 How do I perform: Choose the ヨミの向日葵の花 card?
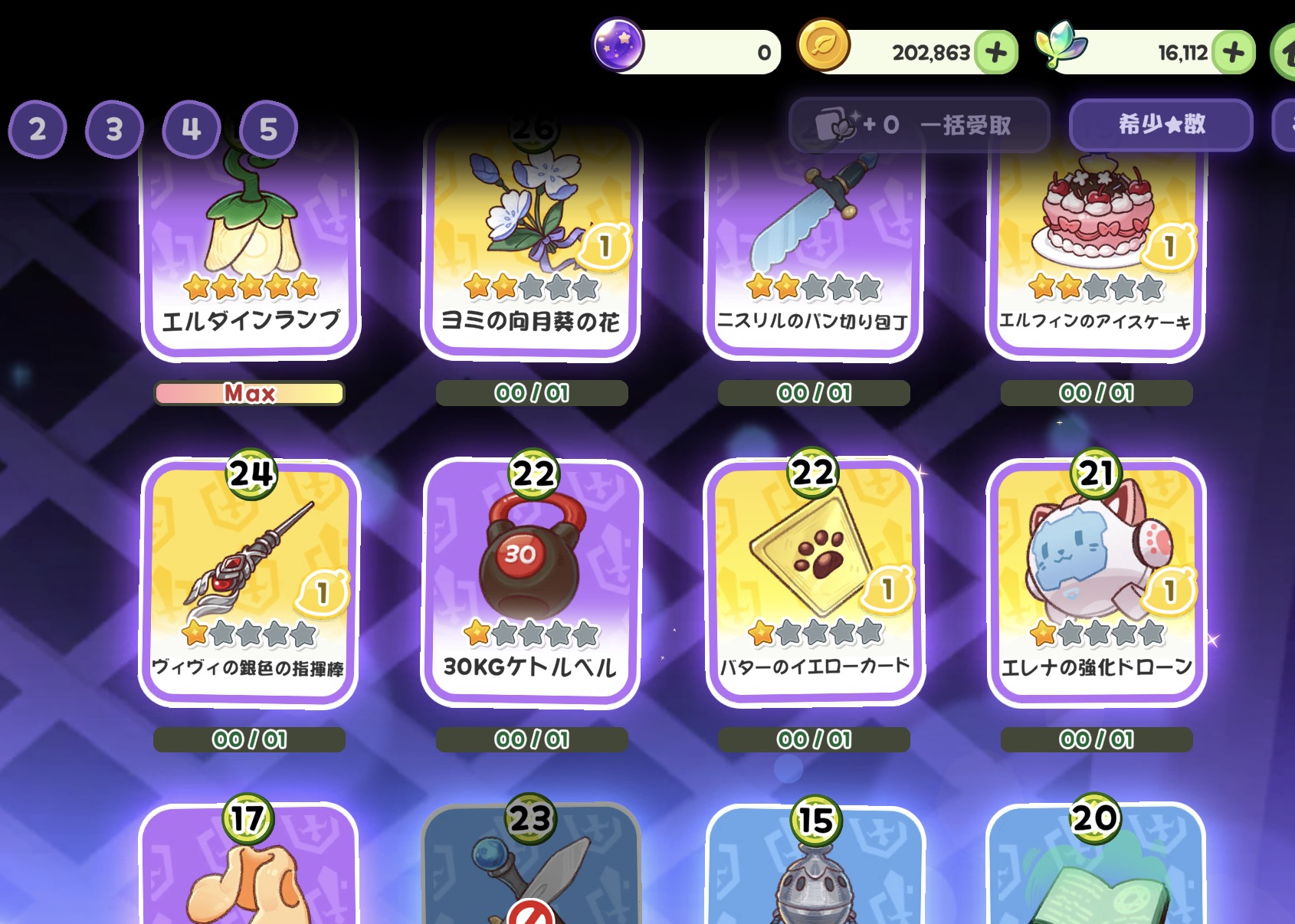coord(530,245)
